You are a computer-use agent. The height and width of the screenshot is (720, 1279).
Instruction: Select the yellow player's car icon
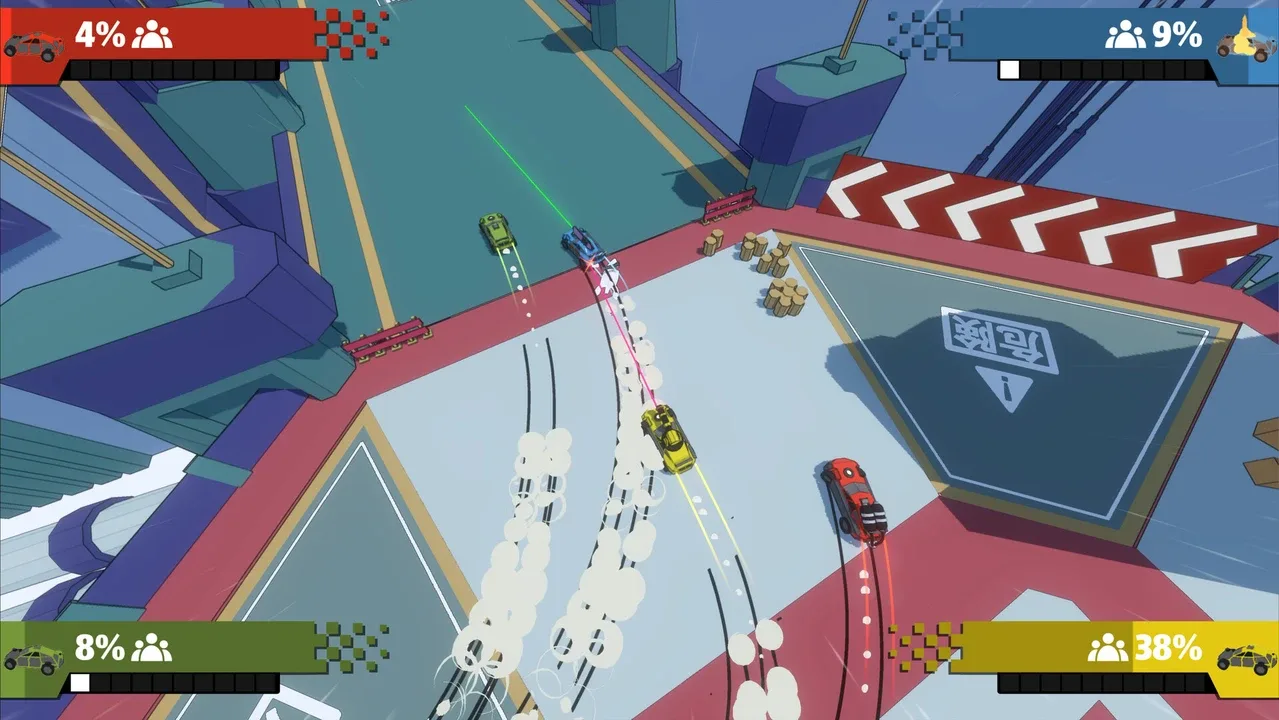pos(1246,657)
